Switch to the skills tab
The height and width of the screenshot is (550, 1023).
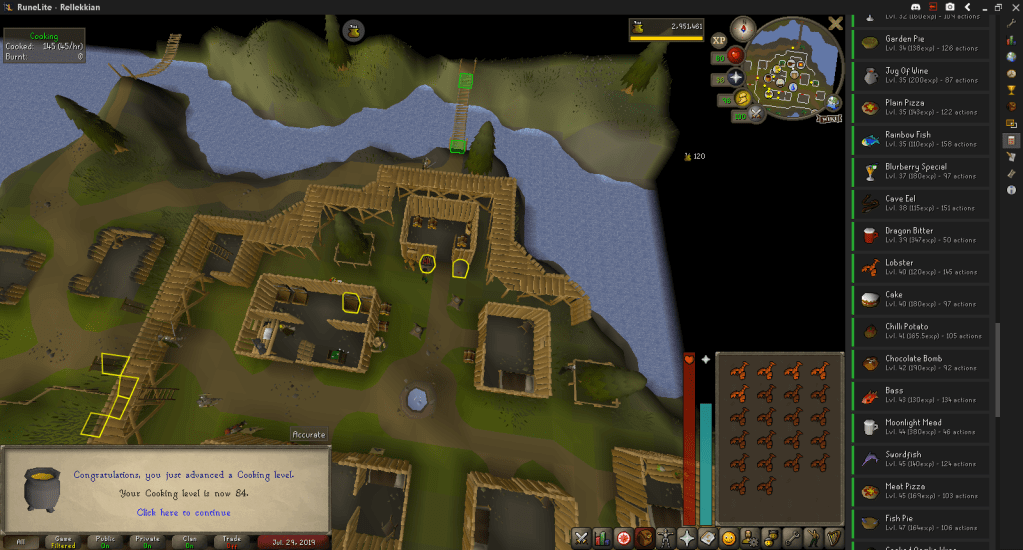coord(601,537)
